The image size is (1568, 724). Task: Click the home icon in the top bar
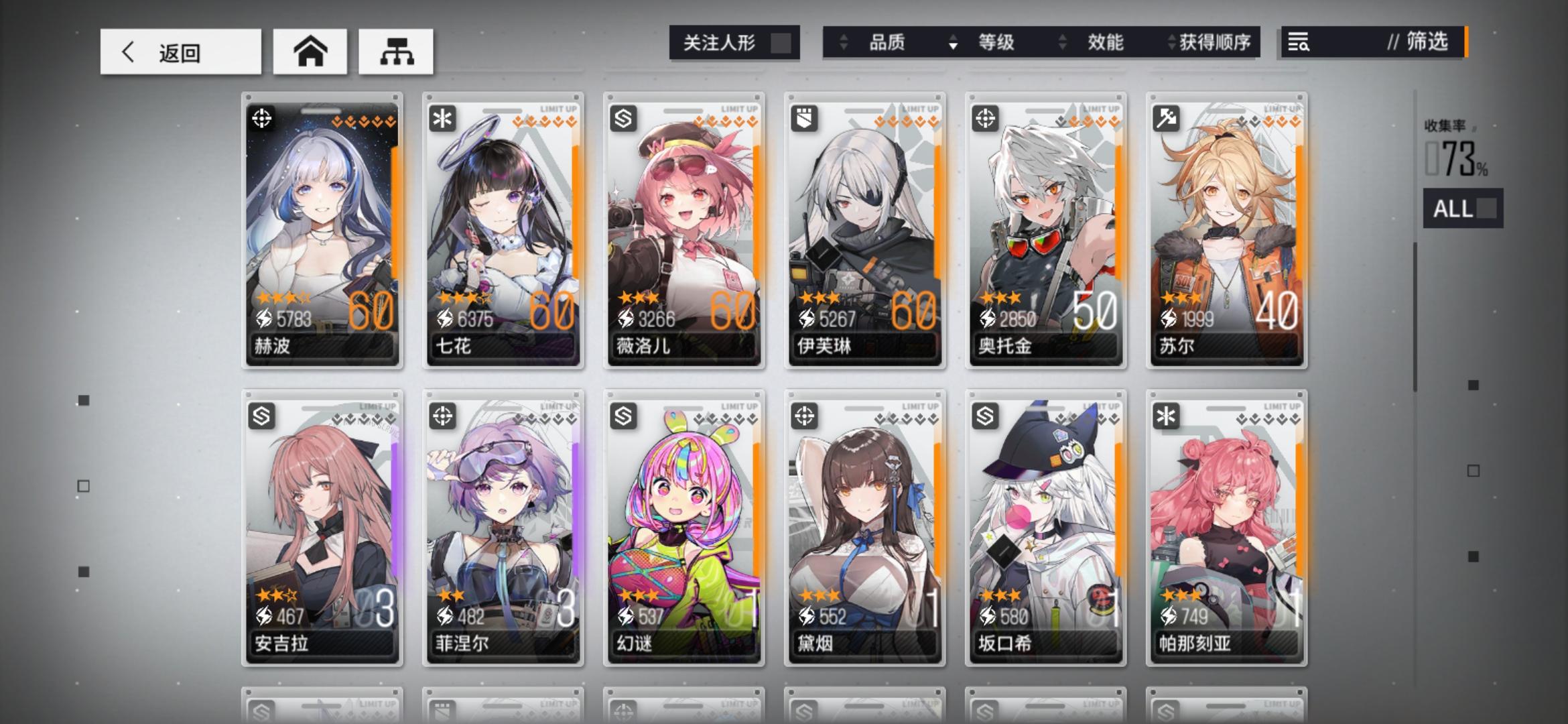point(310,52)
